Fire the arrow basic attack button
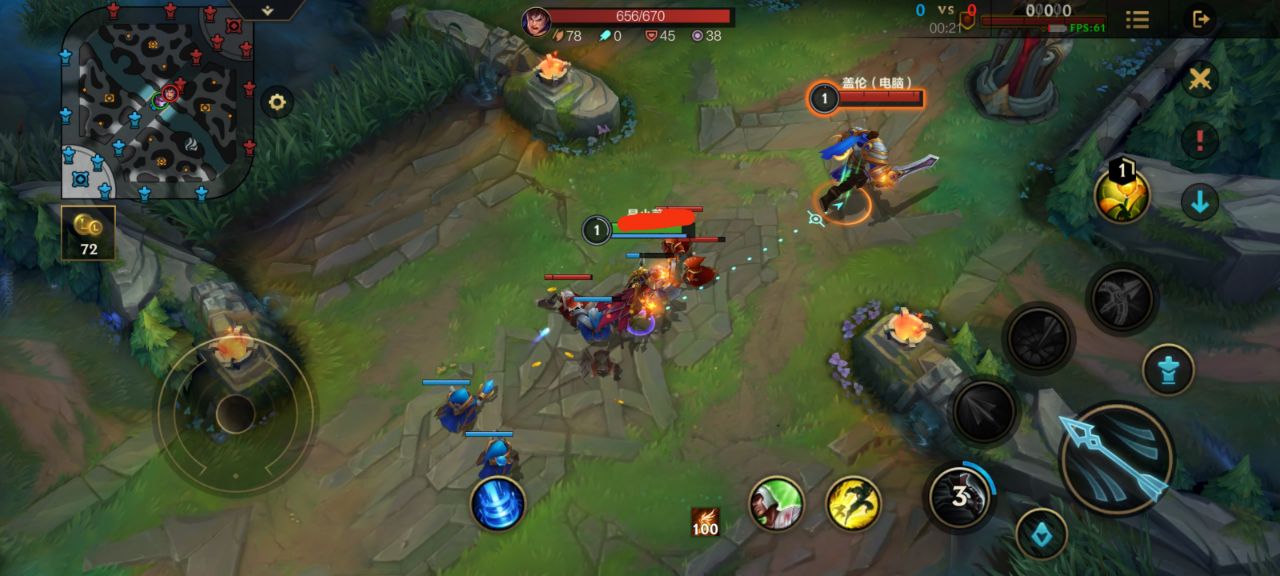Screen dimensions: 1280x576 [x=1116, y=458]
